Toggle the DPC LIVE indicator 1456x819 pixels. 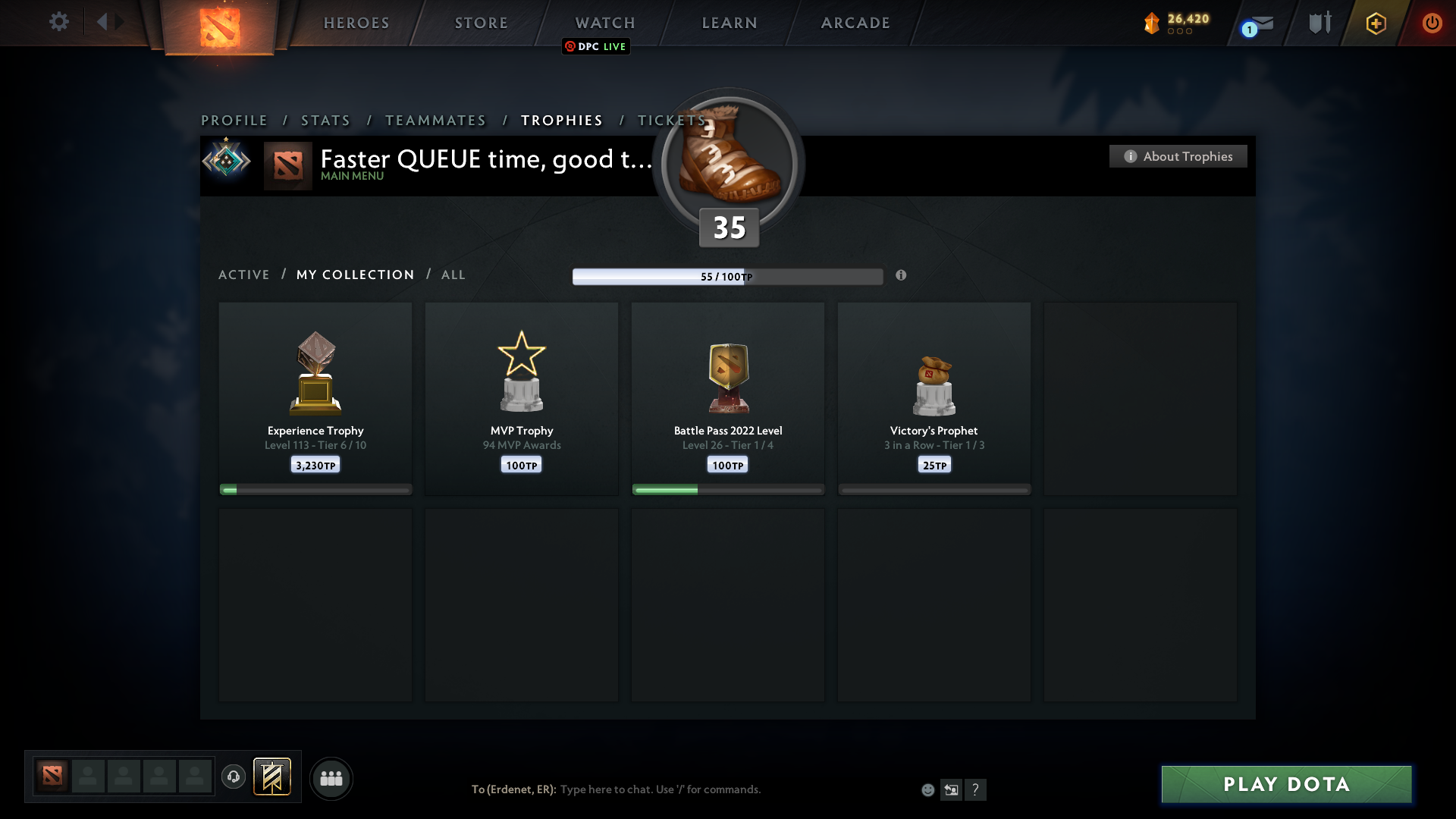pos(595,46)
